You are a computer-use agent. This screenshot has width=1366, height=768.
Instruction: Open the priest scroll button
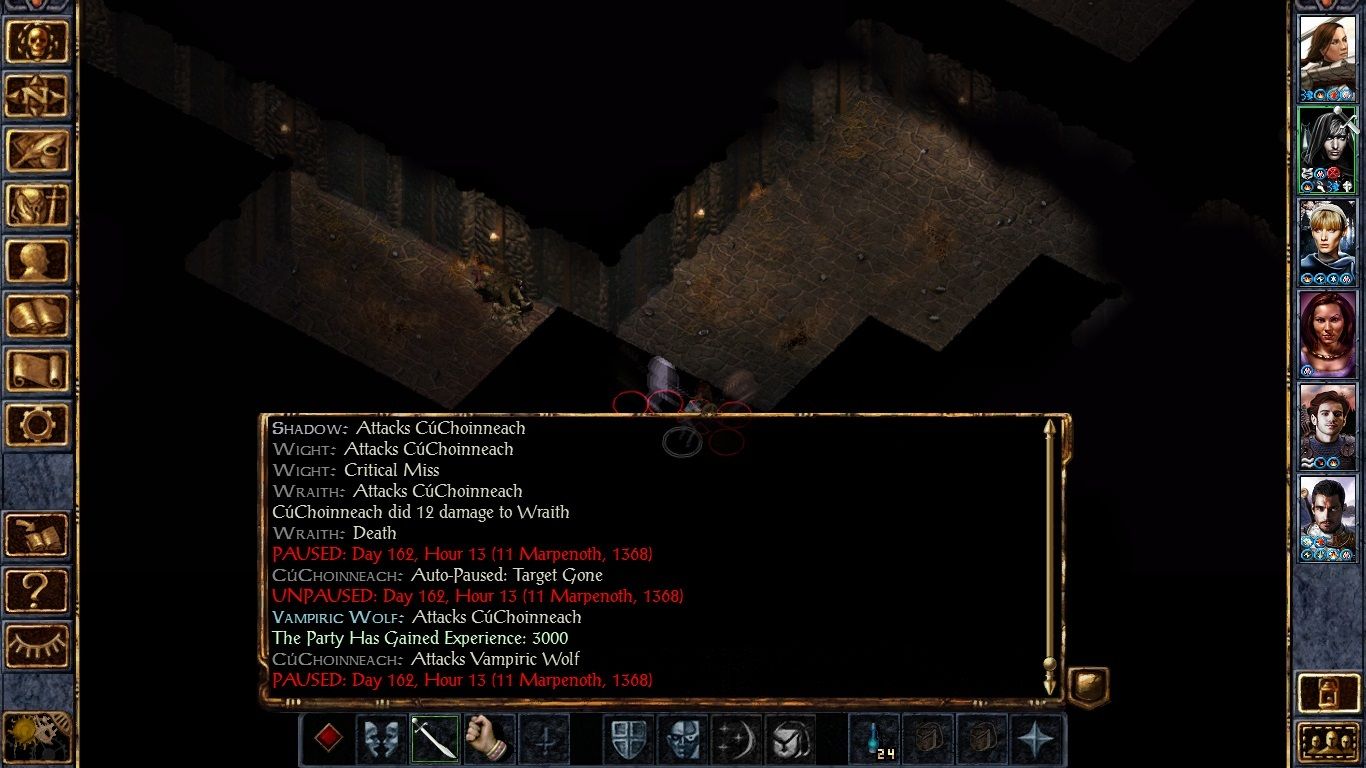tap(38, 371)
